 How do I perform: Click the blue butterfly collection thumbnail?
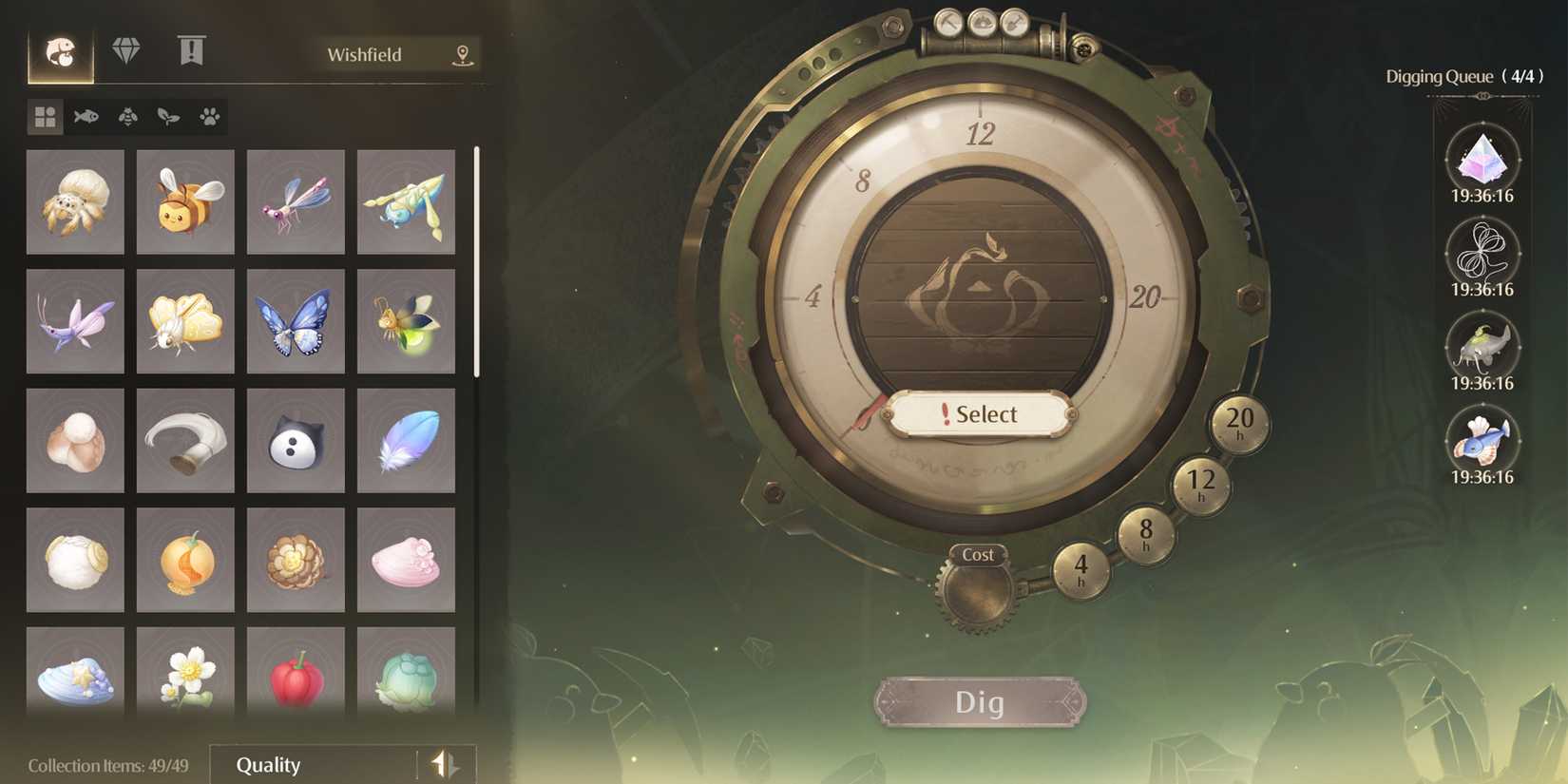click(x=296, y=322)
